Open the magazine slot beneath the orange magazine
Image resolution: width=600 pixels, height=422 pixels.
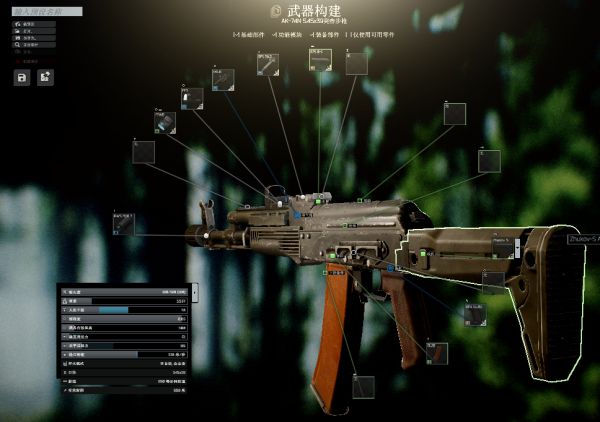point(363,387)
